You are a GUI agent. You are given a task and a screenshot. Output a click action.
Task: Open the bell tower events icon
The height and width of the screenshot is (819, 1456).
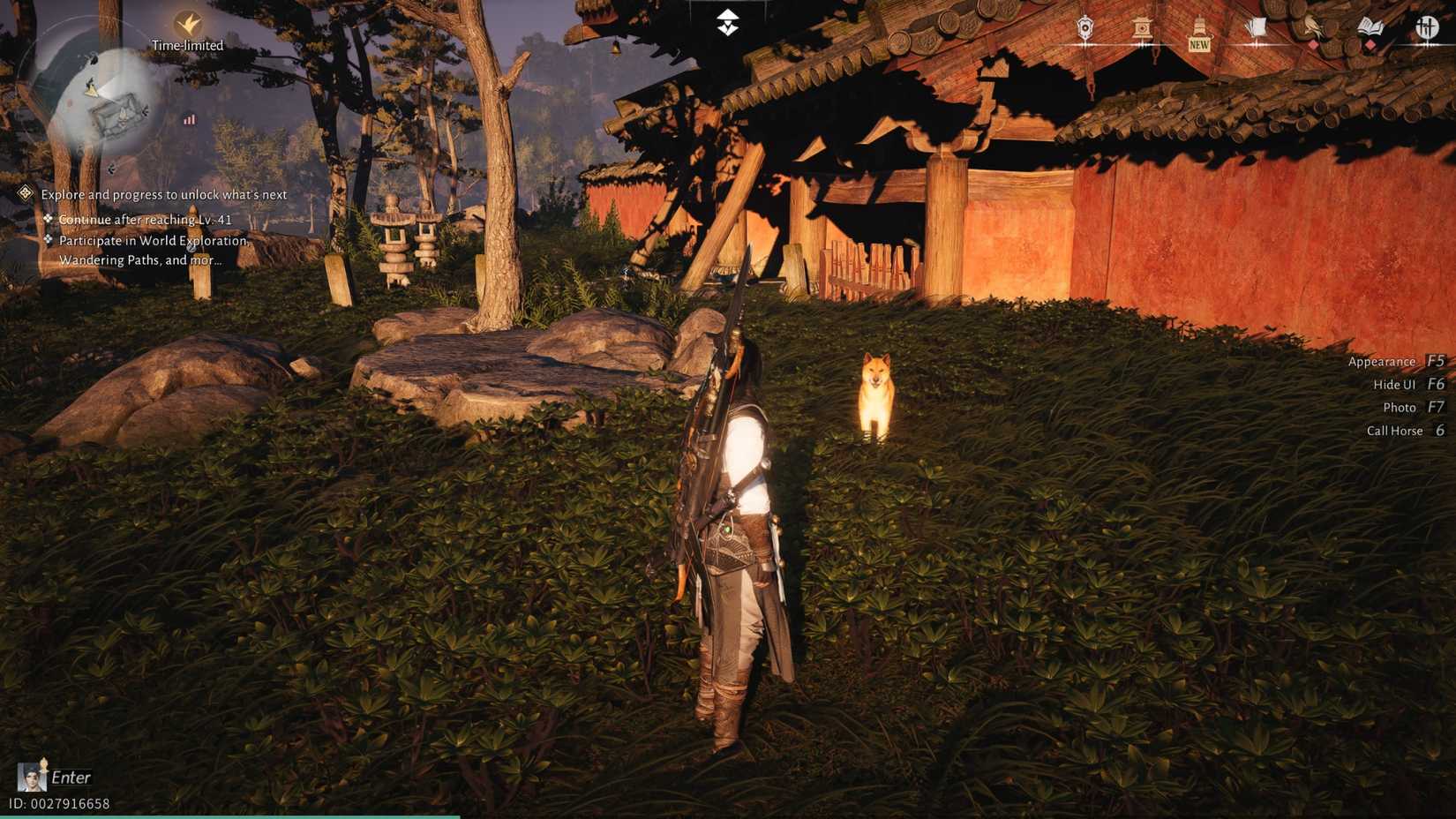pos(1143,26)
